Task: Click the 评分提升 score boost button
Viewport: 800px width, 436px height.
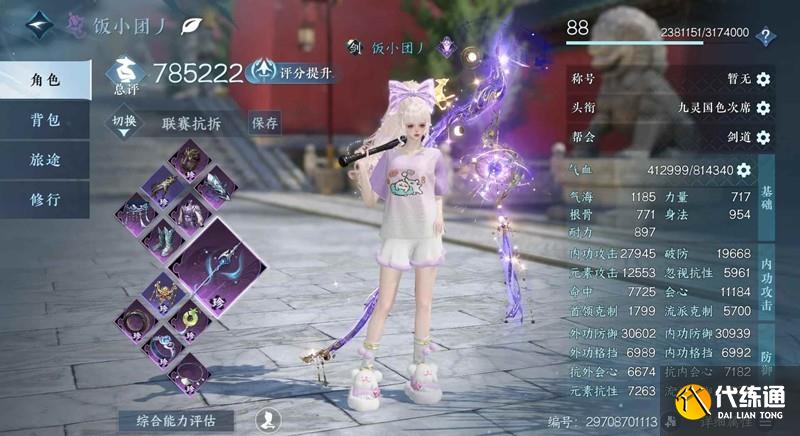Action: 291,71
